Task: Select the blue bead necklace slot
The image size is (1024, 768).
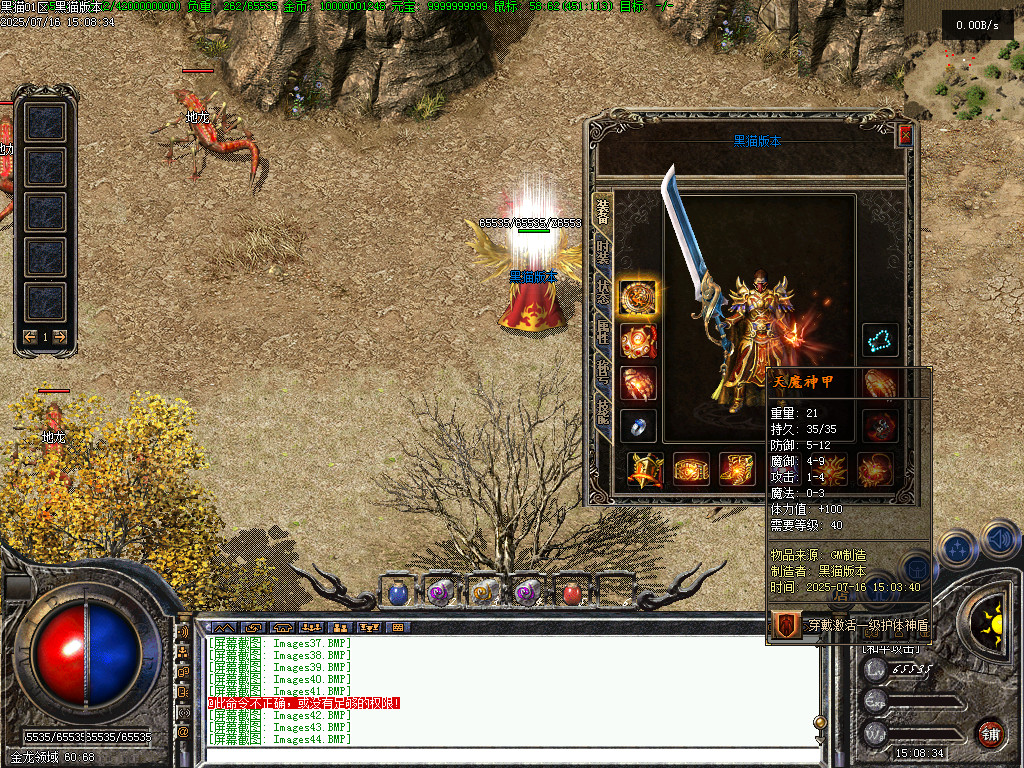Action: pyautogui.click(x=881, y=340)
